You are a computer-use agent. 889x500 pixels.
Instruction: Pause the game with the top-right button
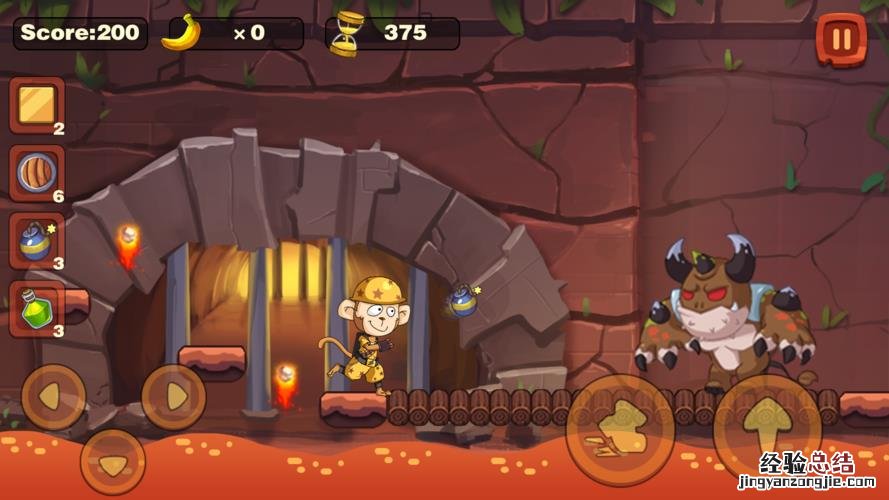pos(841,39)
